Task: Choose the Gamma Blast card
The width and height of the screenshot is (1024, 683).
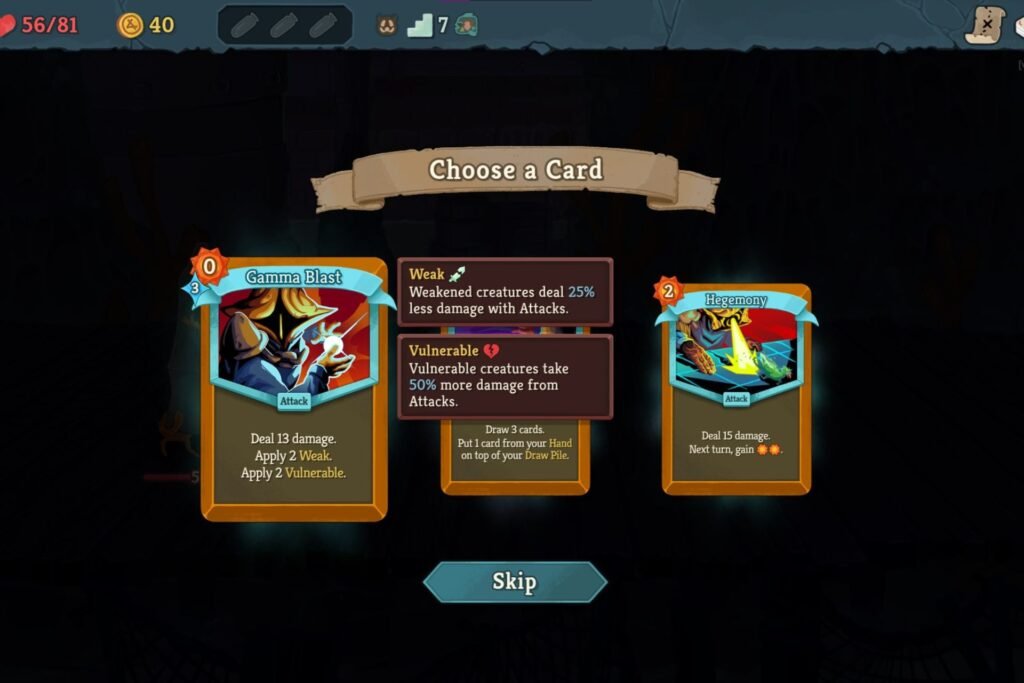Action: coord(293,390)
